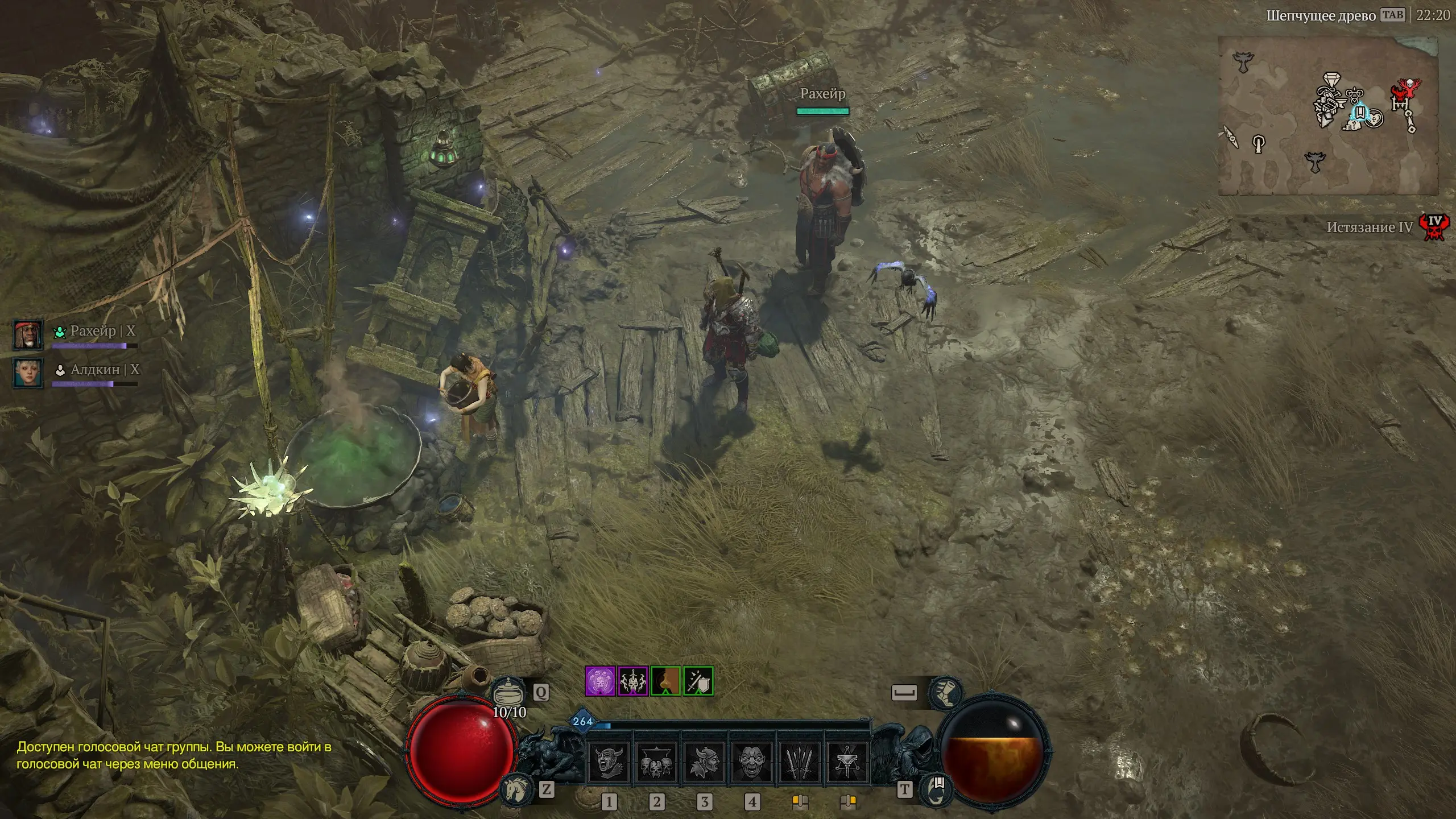1456x819 pixels.
Task: Click the red Истязание IV skull icon
Action: (1434, 226)
